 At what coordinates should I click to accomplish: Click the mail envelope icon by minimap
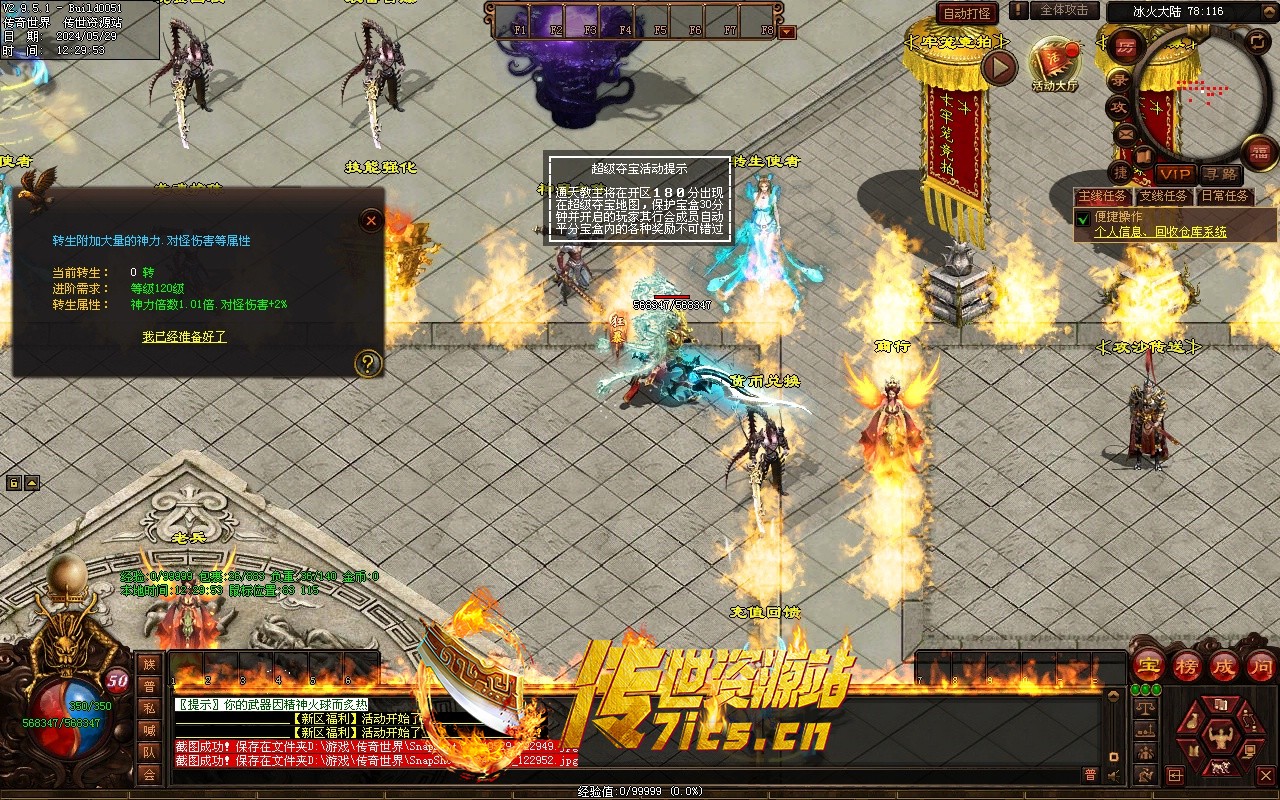1125,133
